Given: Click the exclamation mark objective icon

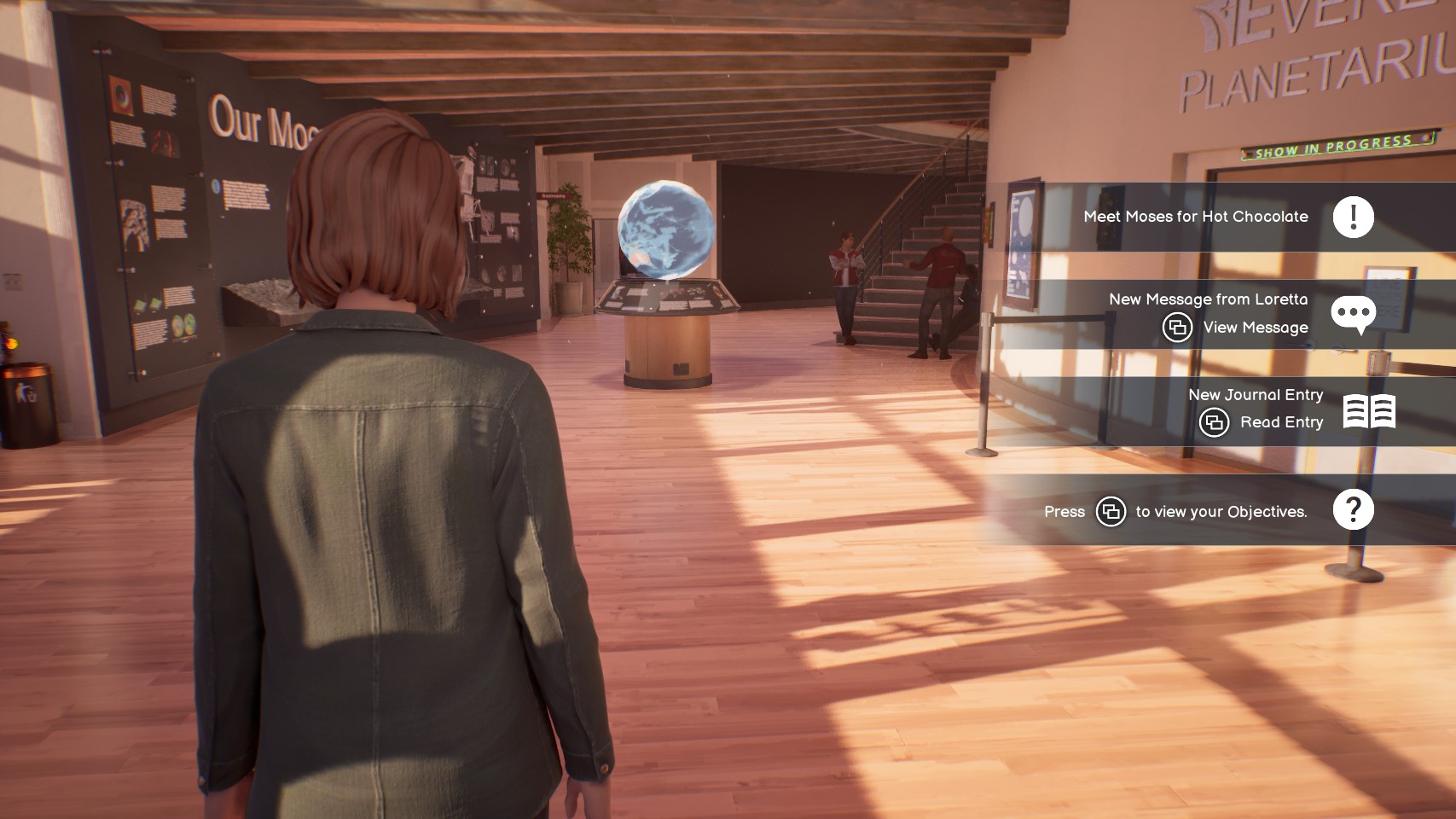Looking at the screenshot, I should pos(1353,217).
